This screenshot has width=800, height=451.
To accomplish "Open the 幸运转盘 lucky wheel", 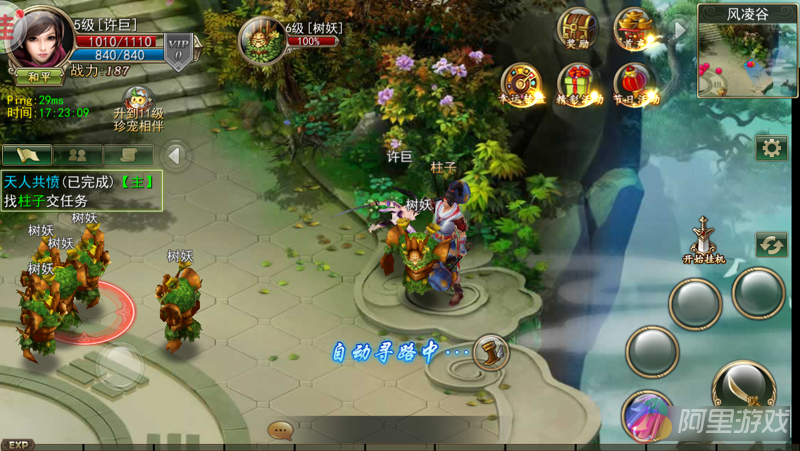I will [519, 83].
